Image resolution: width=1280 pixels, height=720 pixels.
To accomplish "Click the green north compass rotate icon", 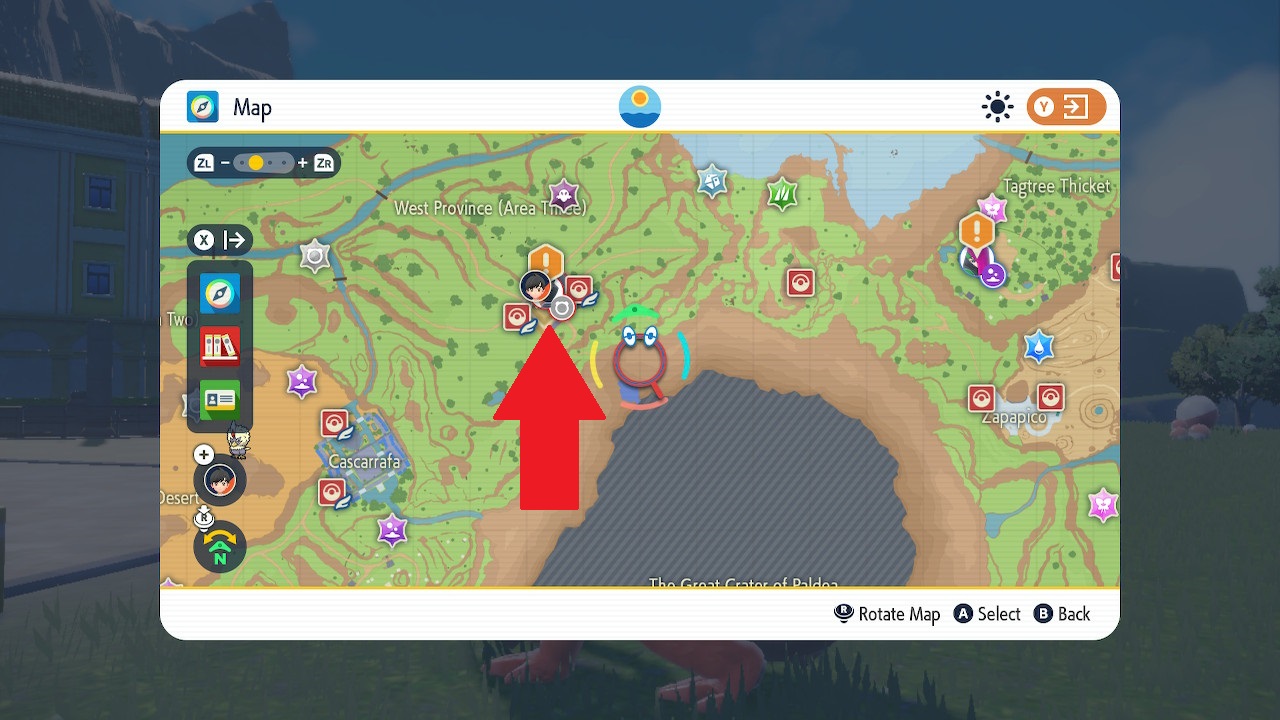I will [219, 548].
